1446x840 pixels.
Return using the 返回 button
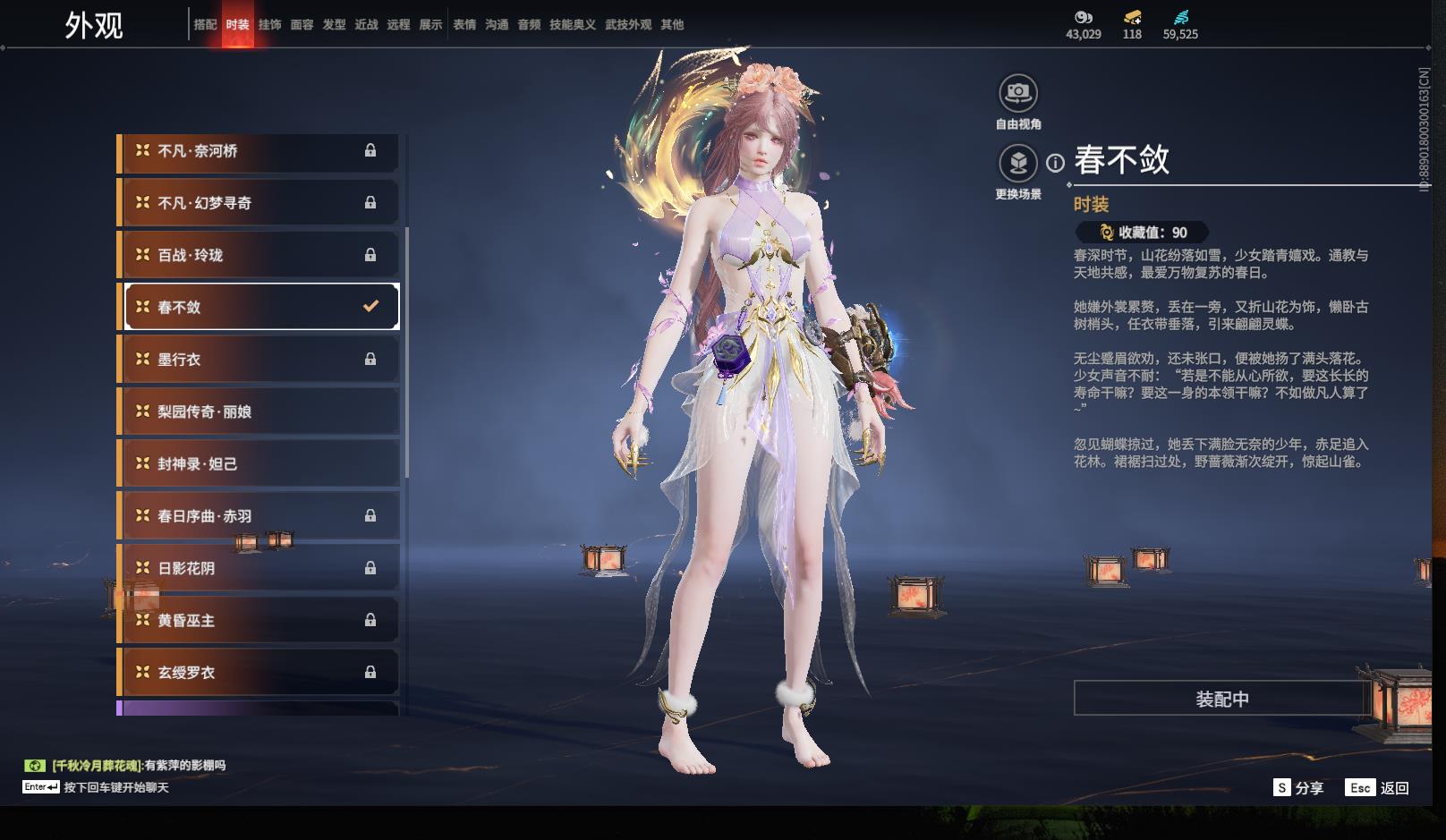[x=1379, y=788]
